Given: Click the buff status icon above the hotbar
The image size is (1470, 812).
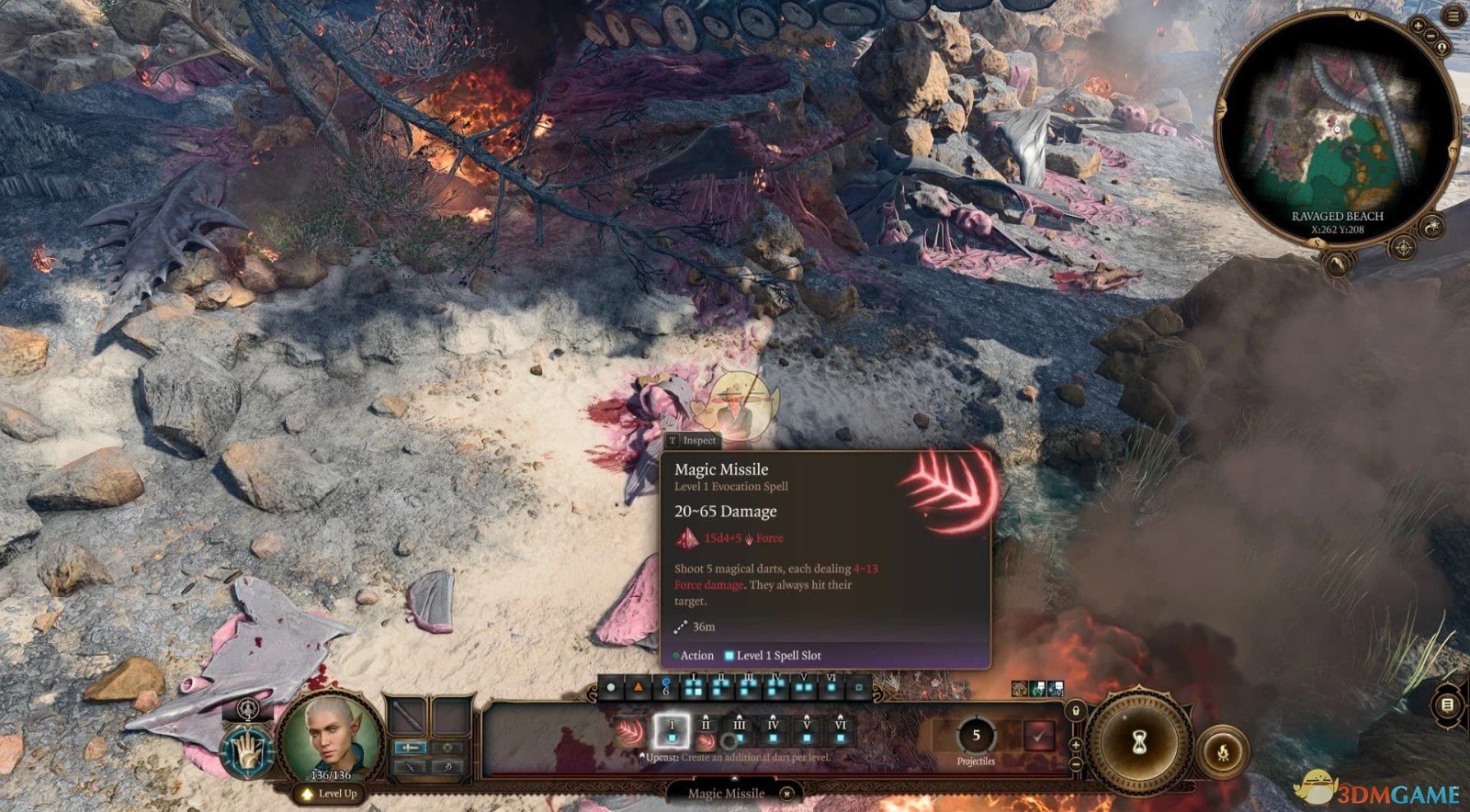Looking at the screenshot, I should [x=1018, y=687].
